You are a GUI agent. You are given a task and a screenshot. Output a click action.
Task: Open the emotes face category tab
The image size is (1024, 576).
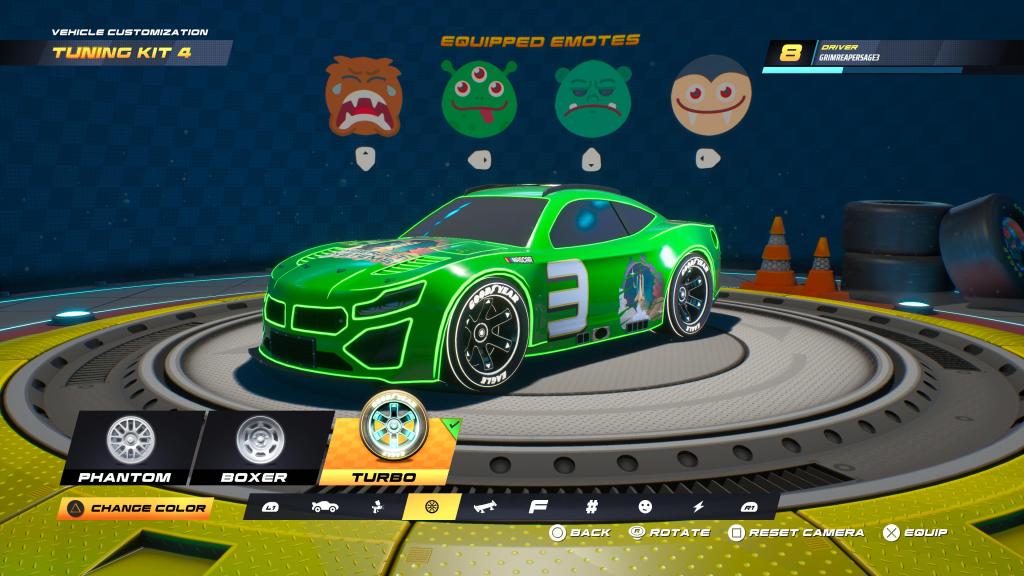coord(644,508)
